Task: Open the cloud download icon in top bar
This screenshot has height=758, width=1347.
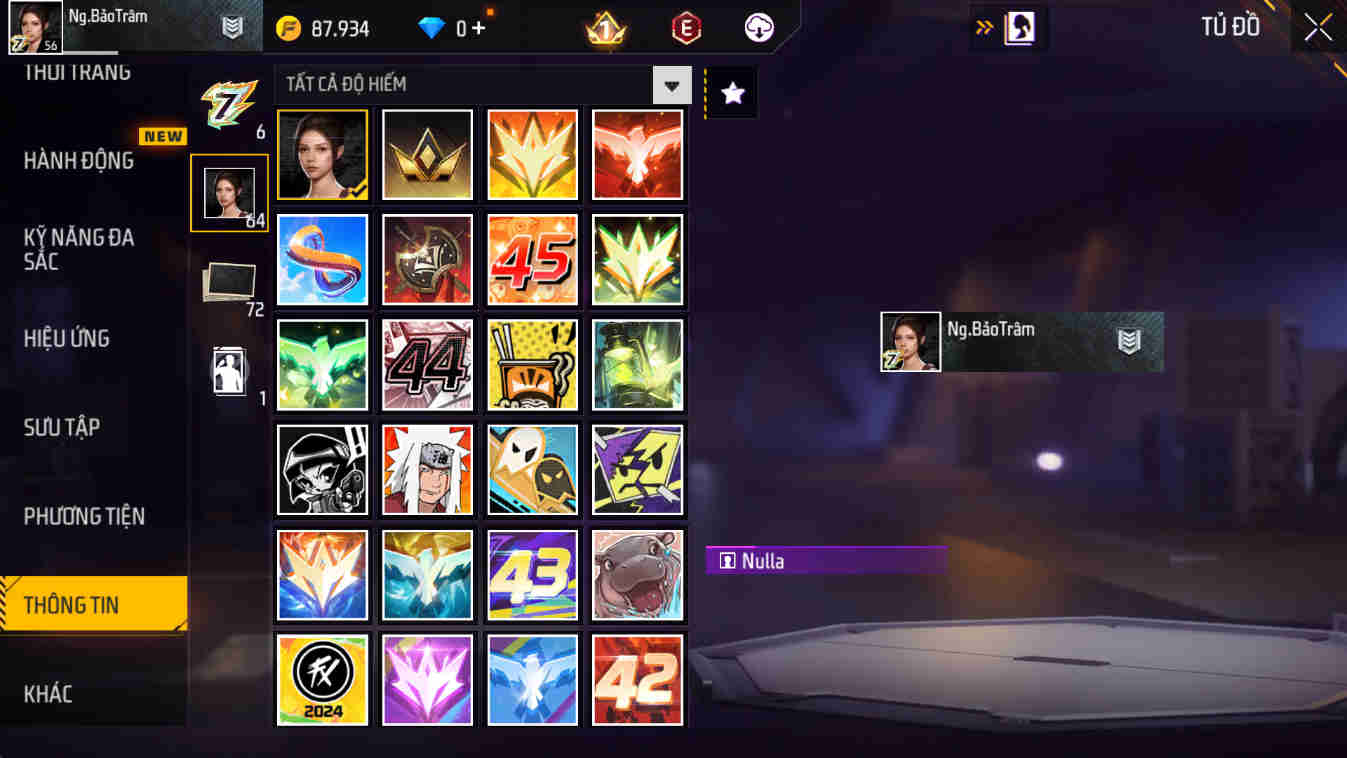Action: (x=757, y=27)
